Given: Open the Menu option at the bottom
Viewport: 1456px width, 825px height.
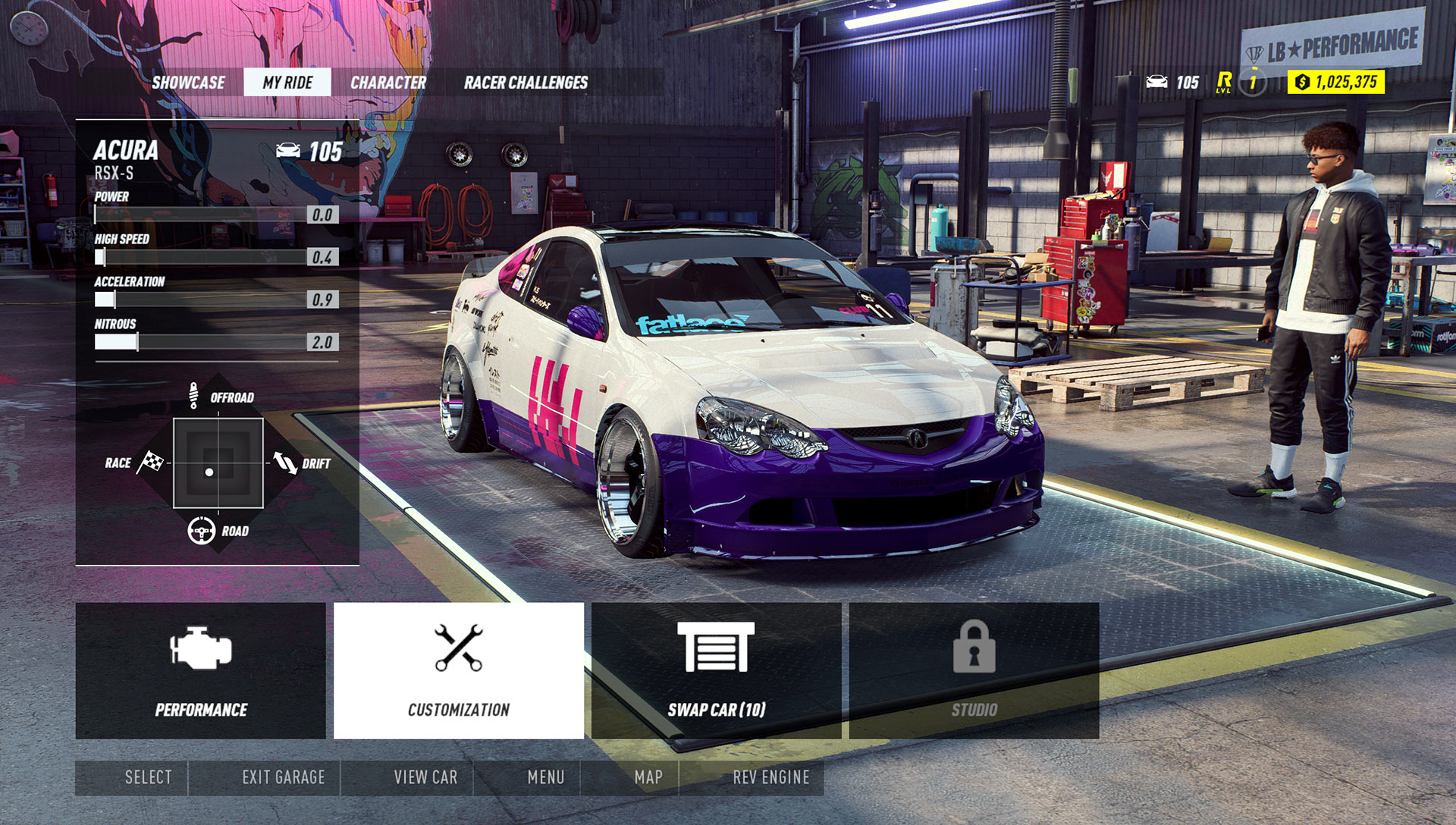Looking at the screenshot, I should 547,777.
